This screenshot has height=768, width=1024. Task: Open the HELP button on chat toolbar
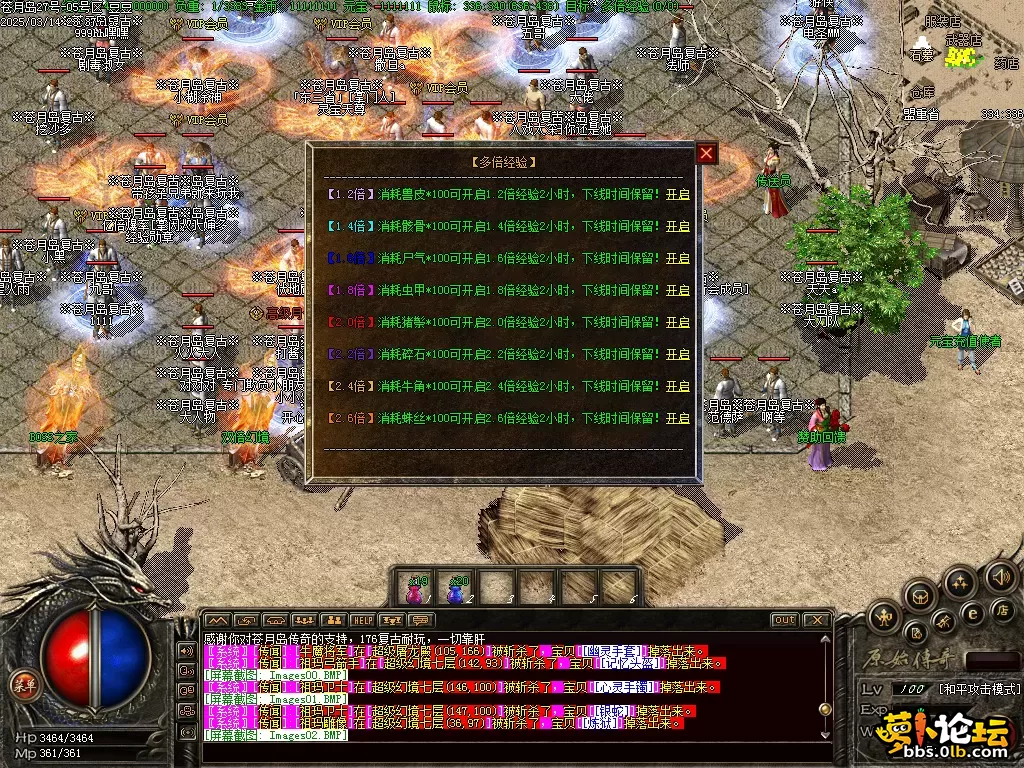(x=362, y=621)
